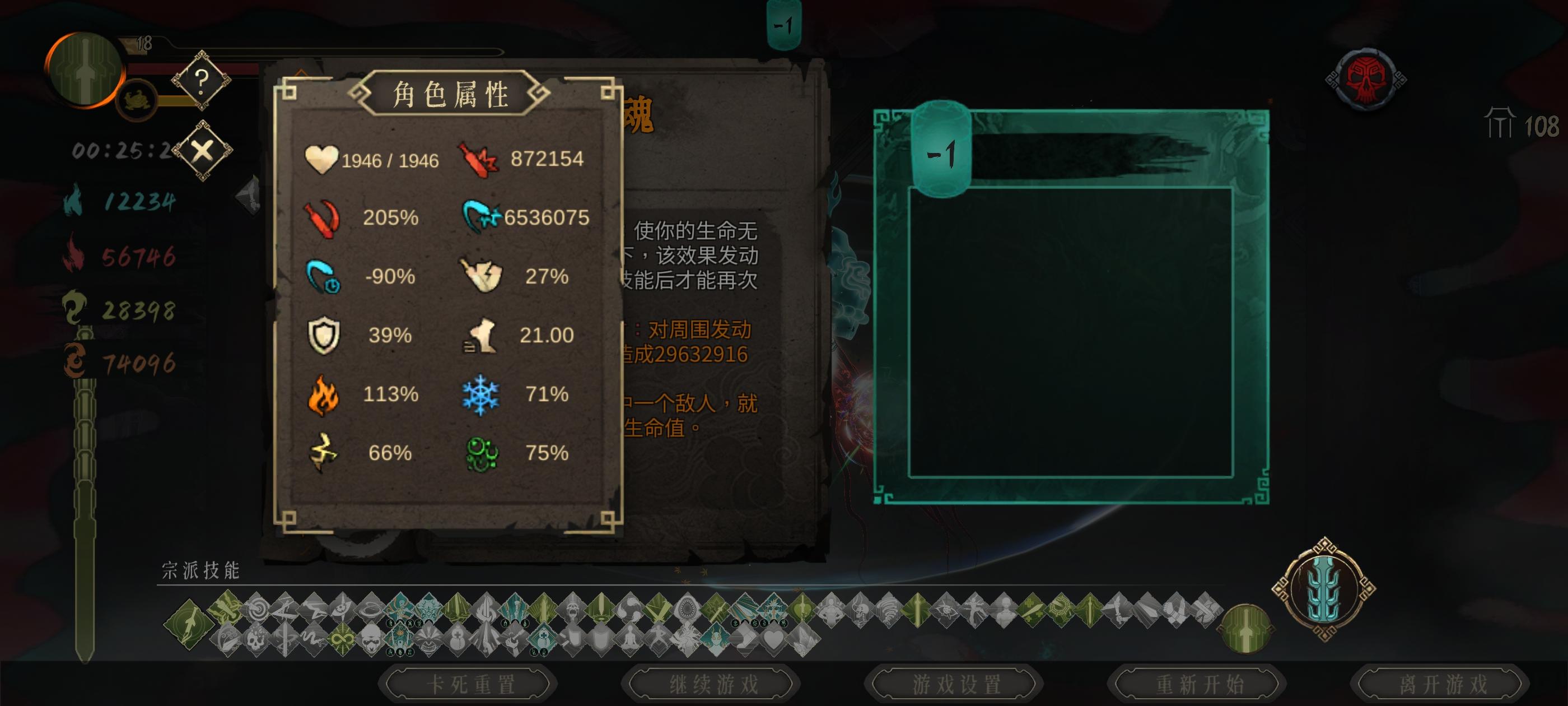Click the crit icon showing 205%
The image size is (1568, 706).
point(323,219)
